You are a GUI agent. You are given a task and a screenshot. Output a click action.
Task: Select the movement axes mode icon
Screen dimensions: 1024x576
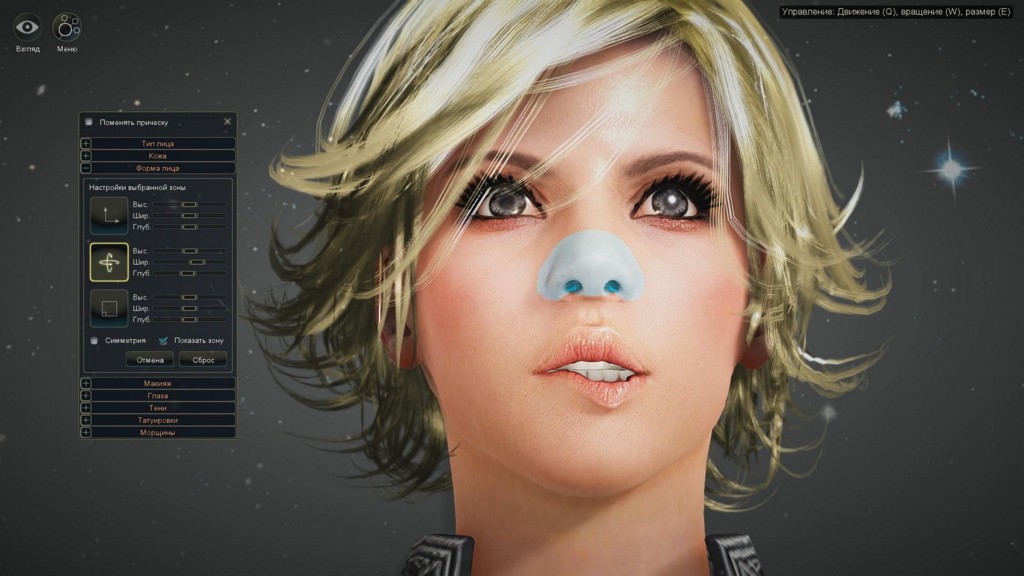click(x=108, y=214)
